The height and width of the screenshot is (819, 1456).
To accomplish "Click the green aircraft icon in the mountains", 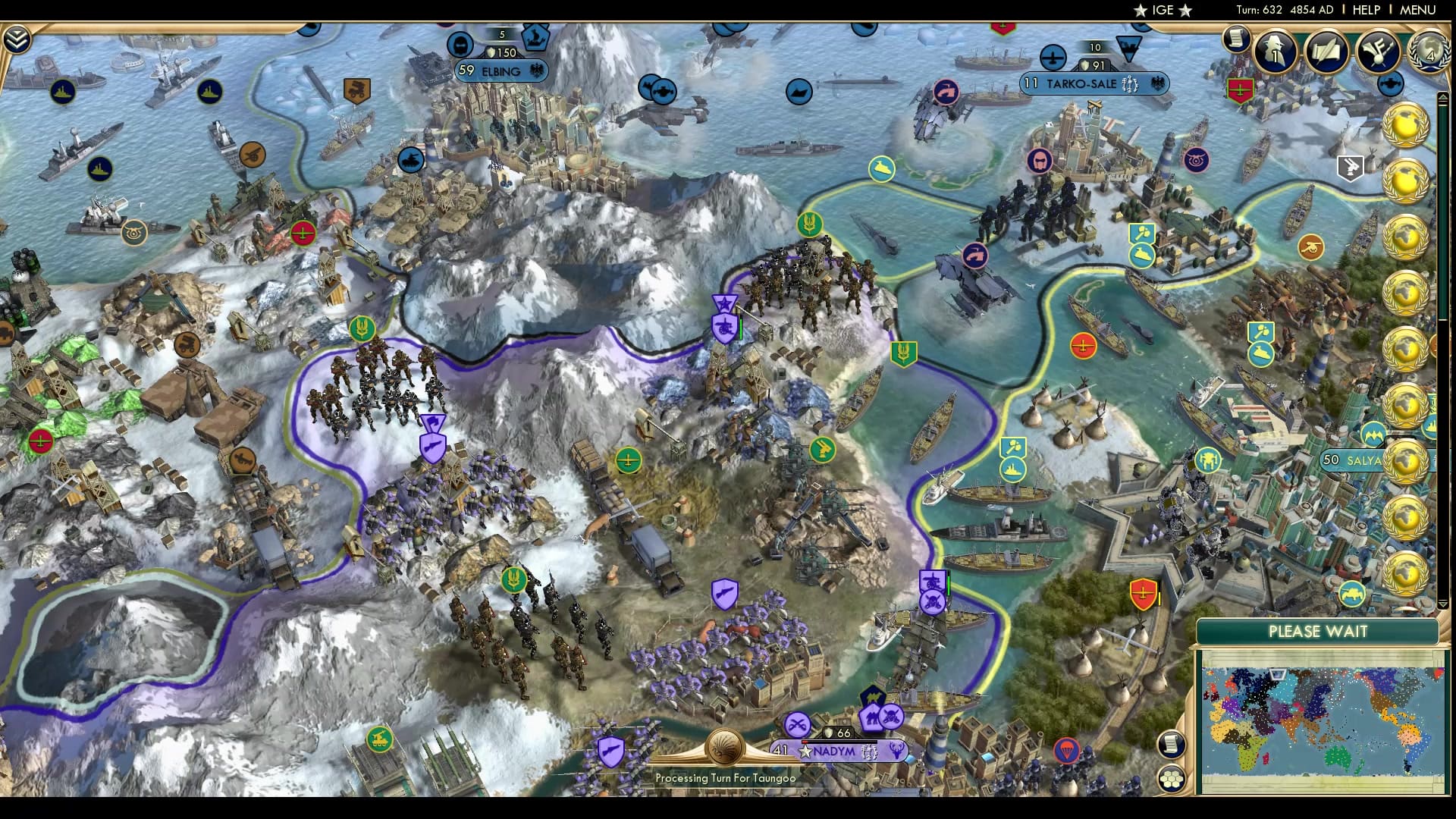I will (x=630, y=461).
